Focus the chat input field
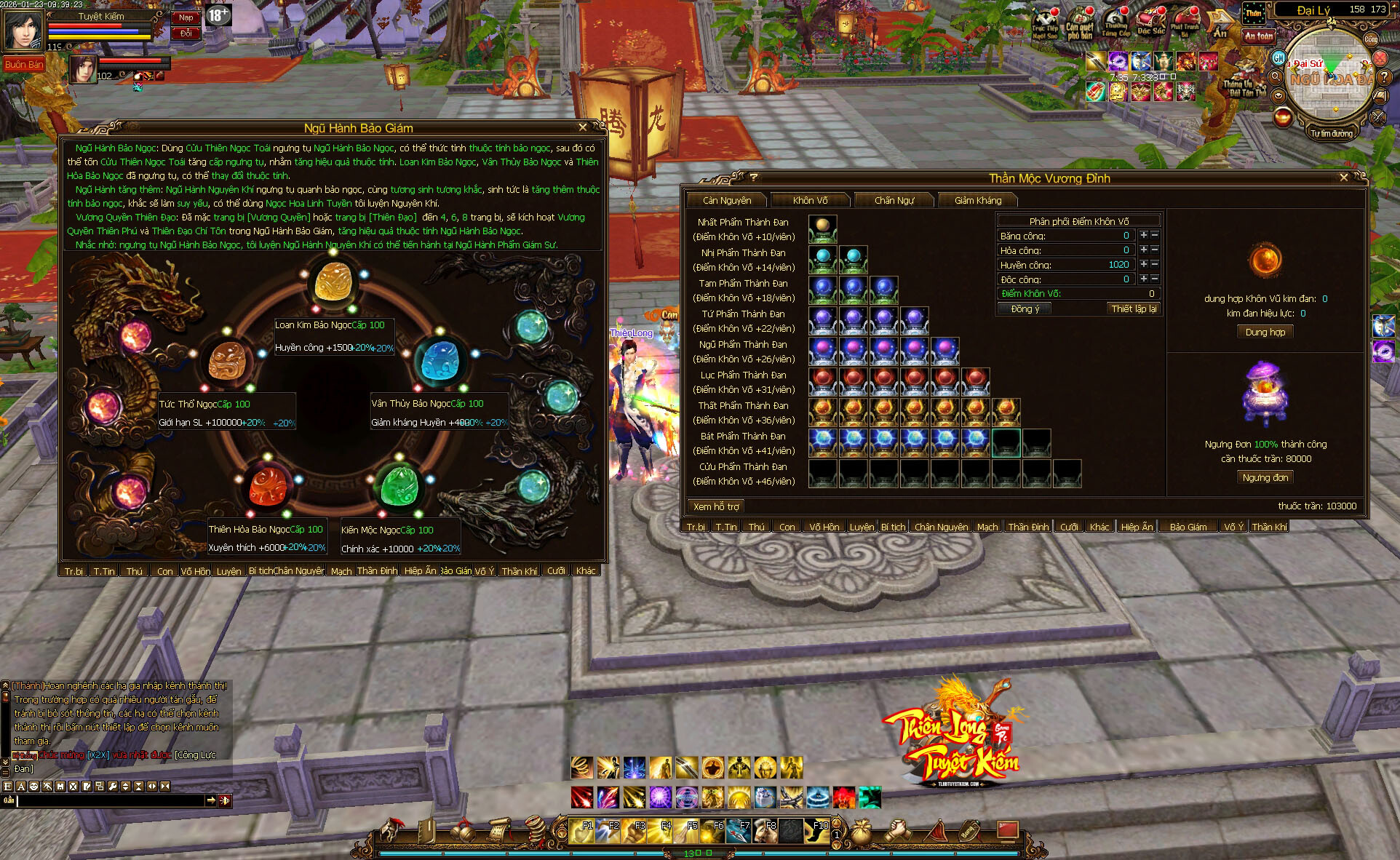Image resolution: width=1400 pixels, height=860 pixels. 111,800
